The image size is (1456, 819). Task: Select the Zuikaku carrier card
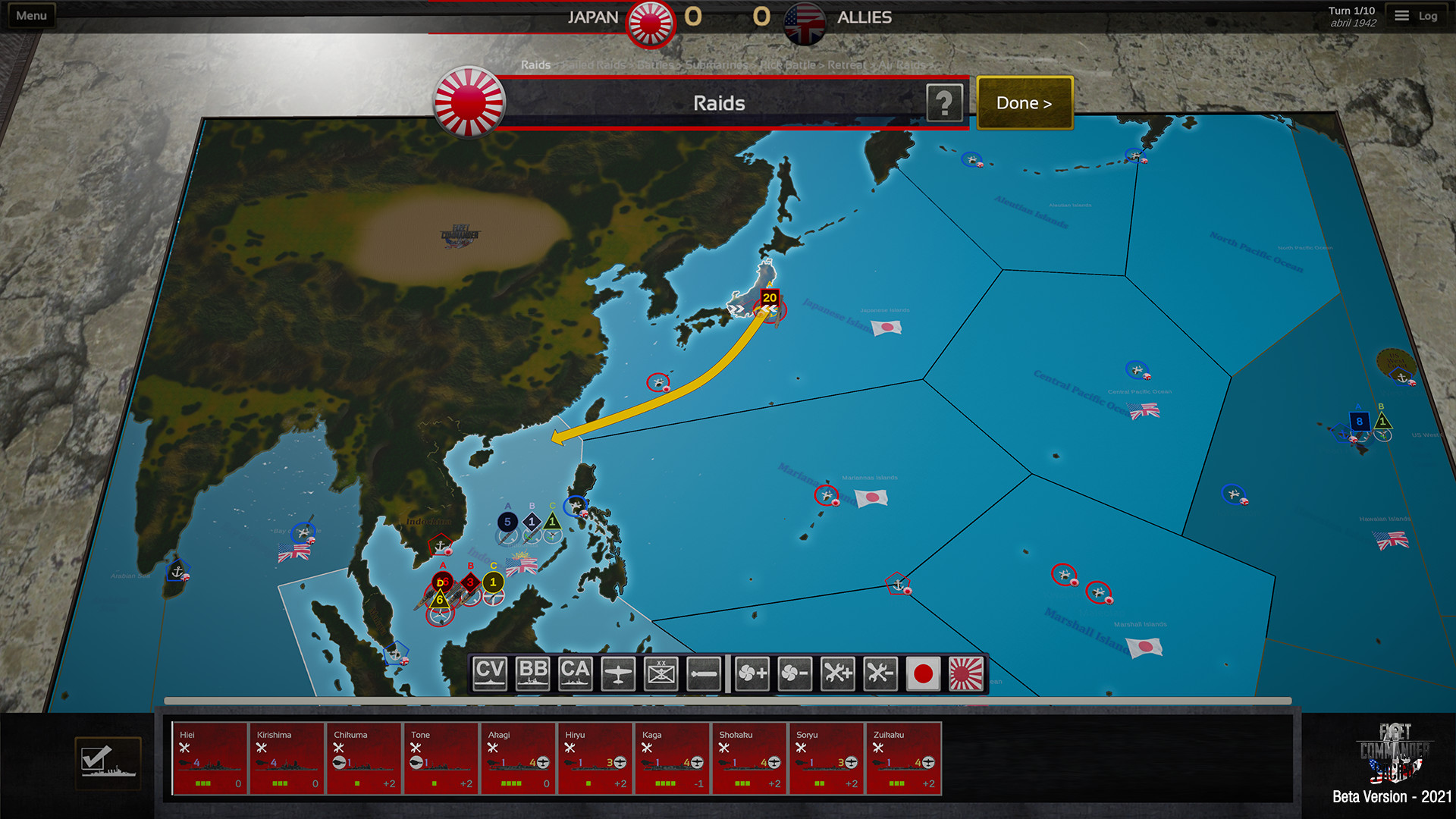point(904,757)
